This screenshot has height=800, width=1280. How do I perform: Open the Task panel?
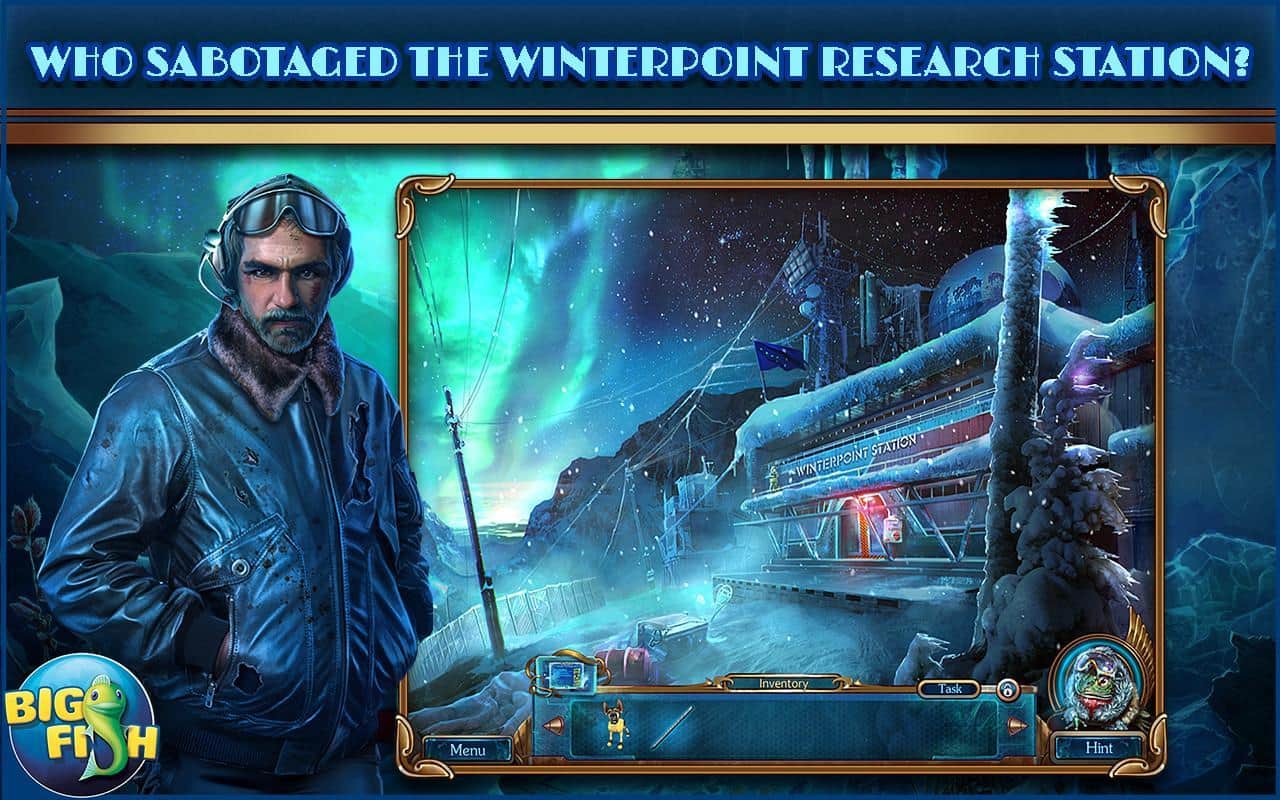(x=949, y=688)
